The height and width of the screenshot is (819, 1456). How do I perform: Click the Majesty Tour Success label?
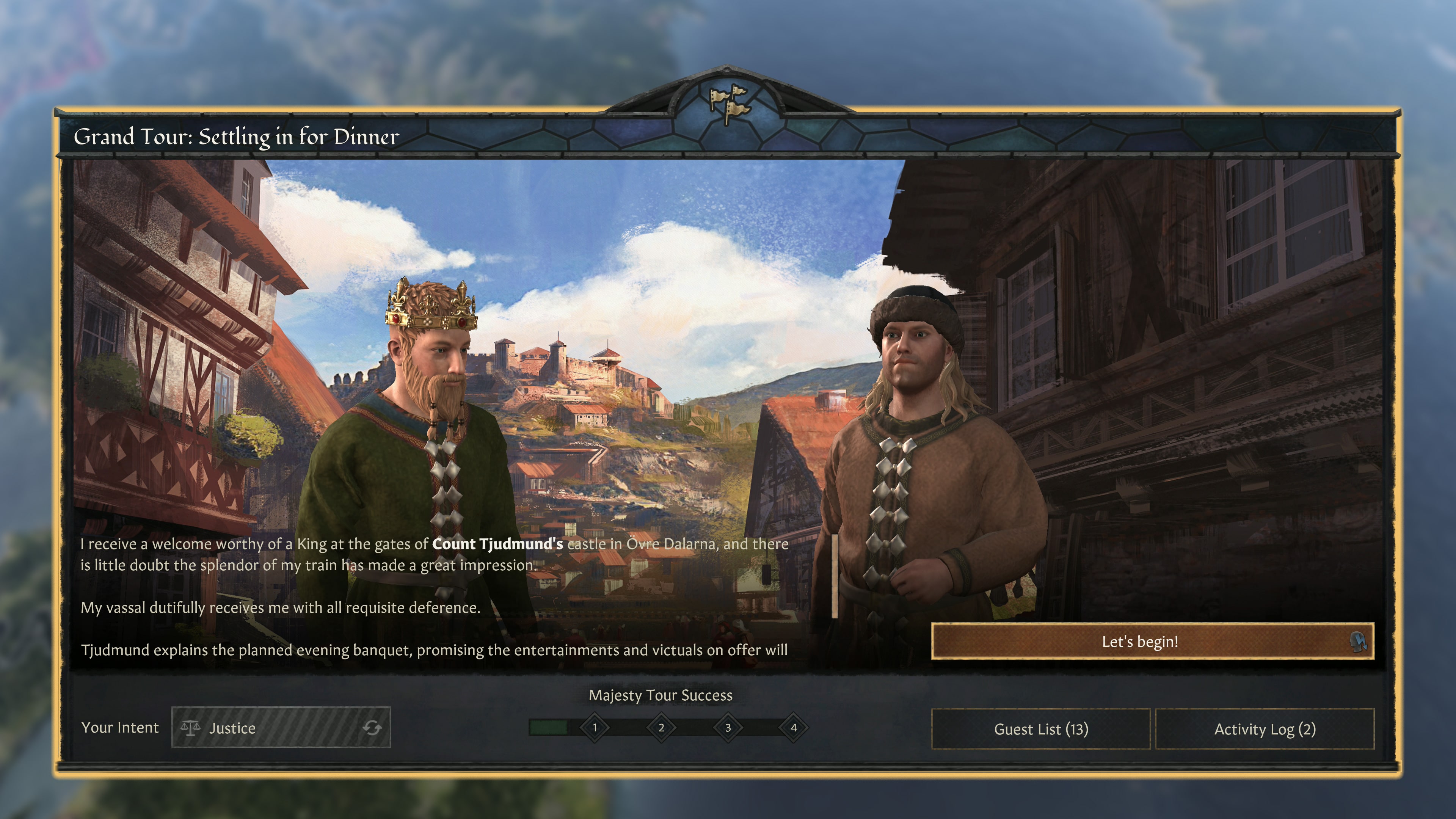[x=661, y=695]
